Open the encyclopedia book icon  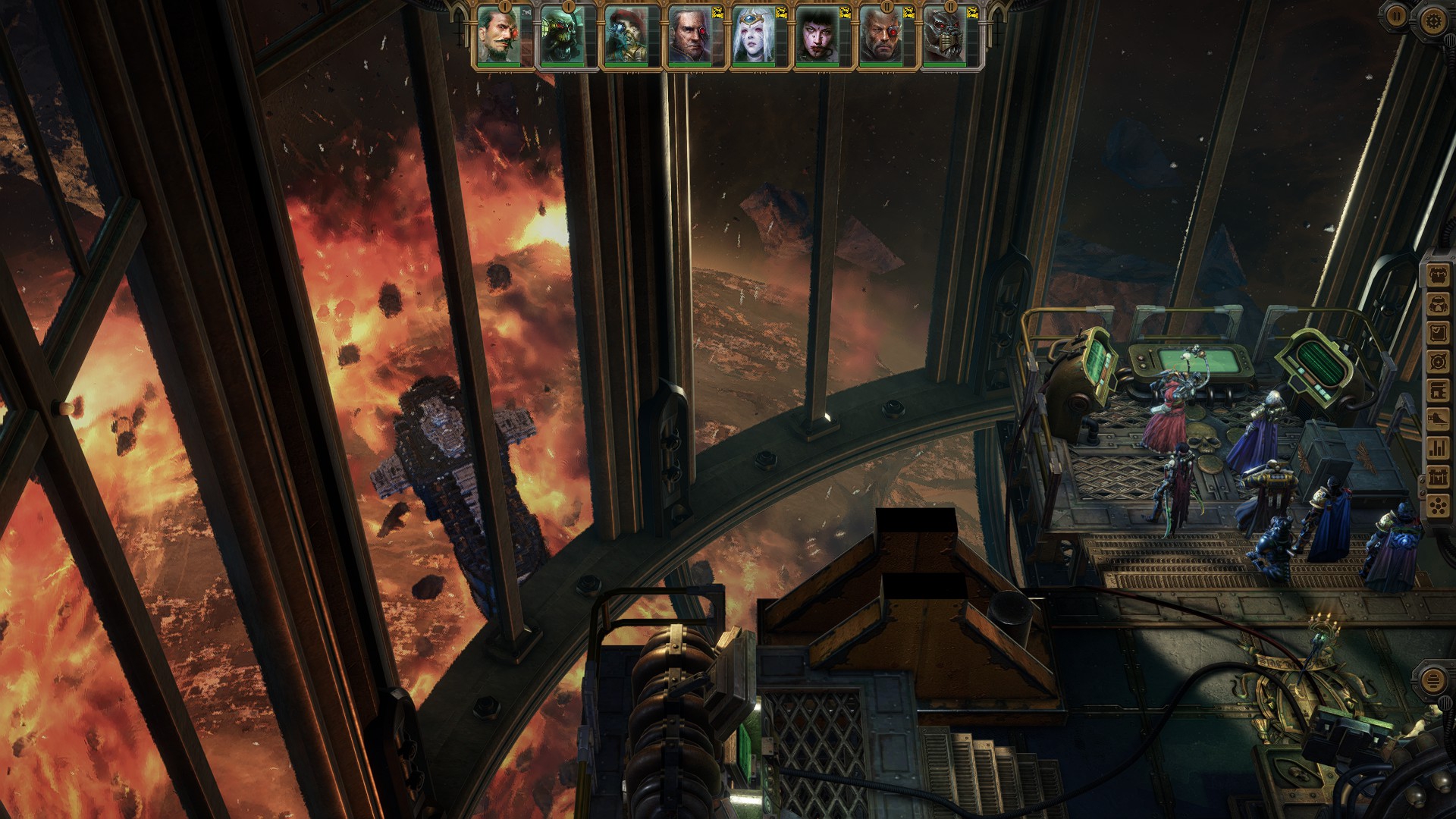(x=1437, y=391)
